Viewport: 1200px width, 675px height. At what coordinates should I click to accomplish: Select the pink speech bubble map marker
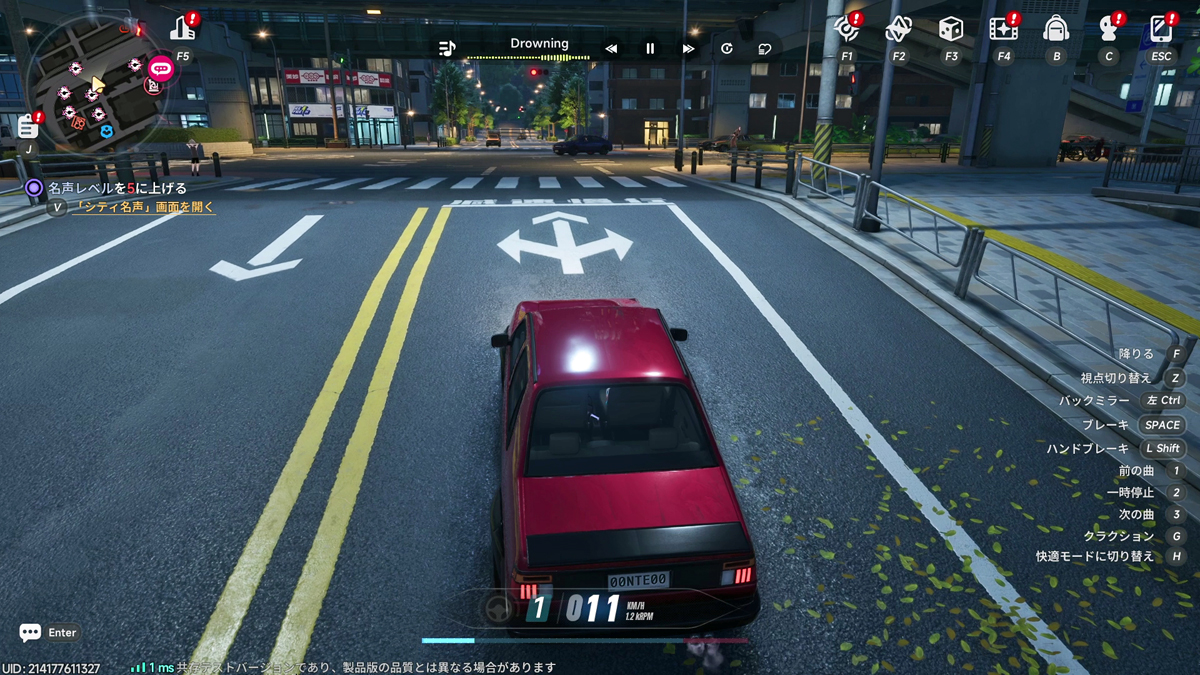(160, 68)
